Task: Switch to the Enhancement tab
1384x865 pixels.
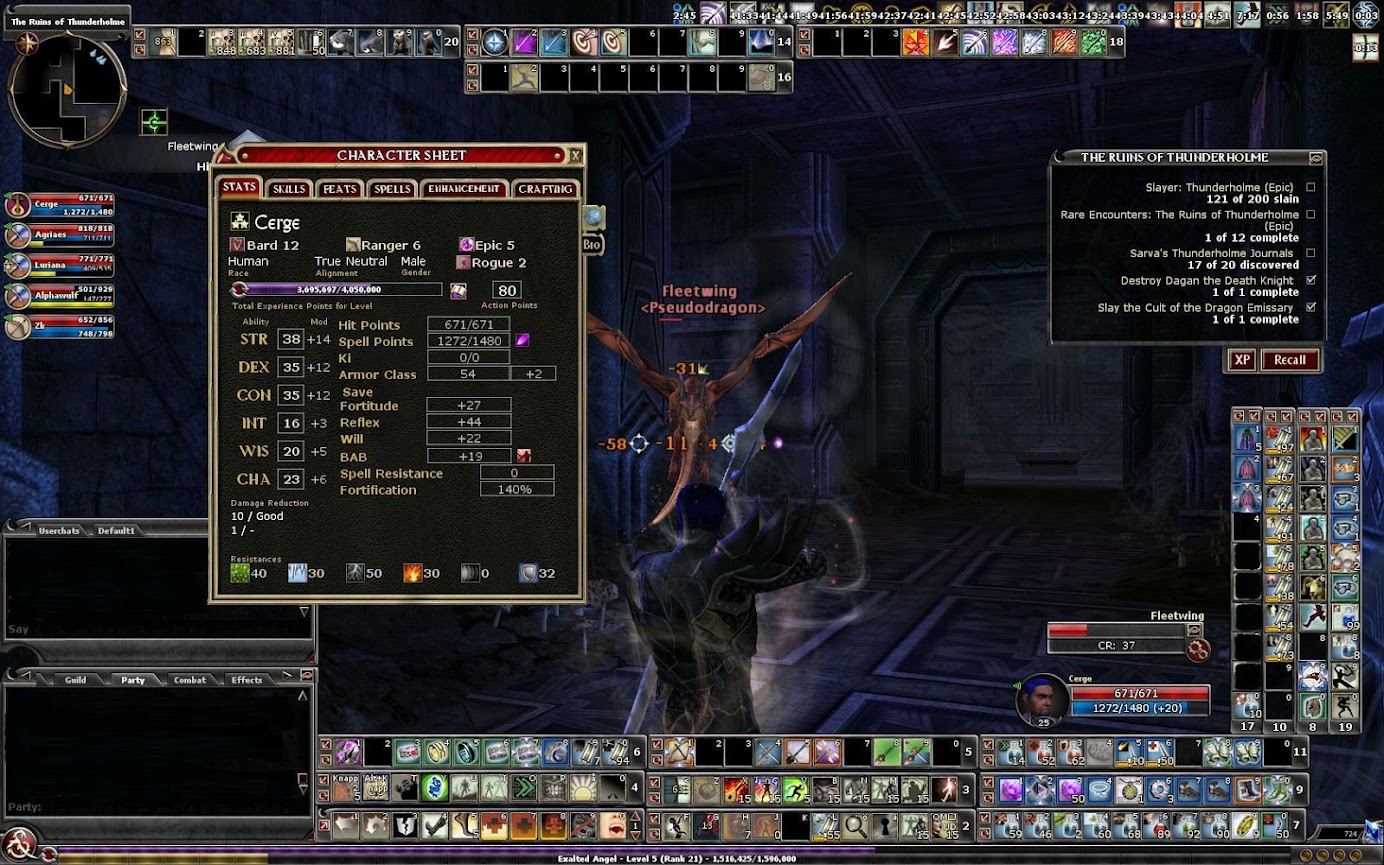Action: point(464,189)
